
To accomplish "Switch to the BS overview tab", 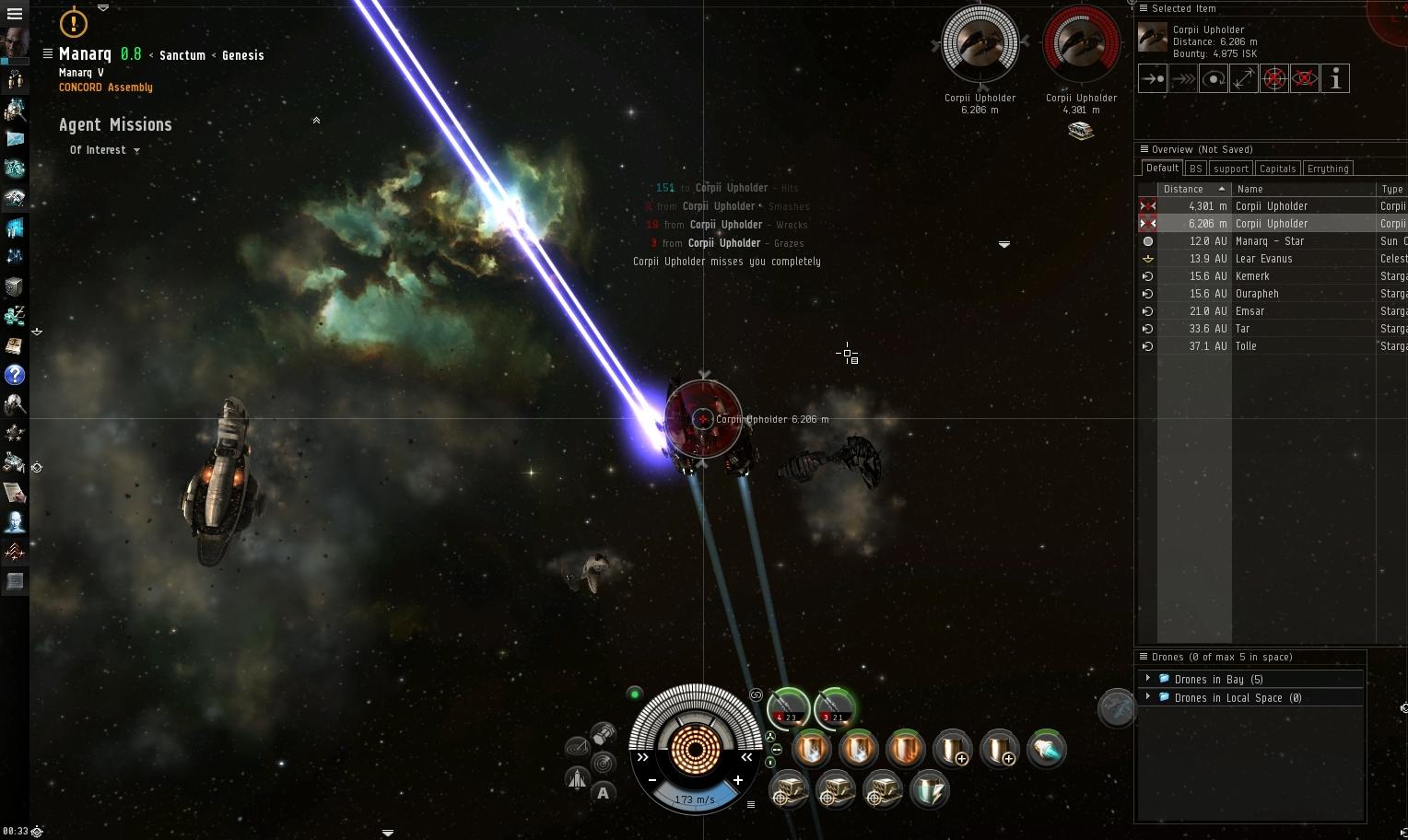I will click(x=1195, y=168).
